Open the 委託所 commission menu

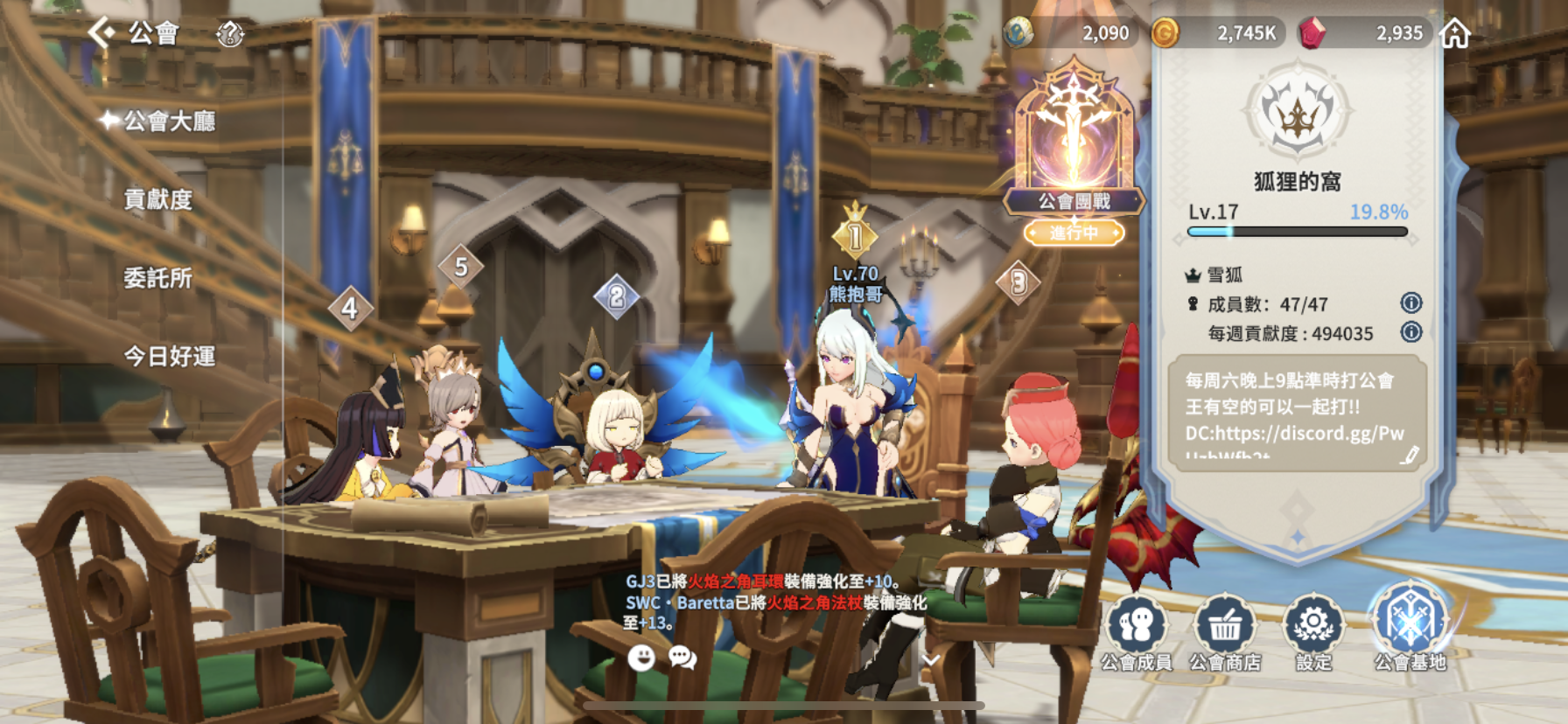(157, 278)
